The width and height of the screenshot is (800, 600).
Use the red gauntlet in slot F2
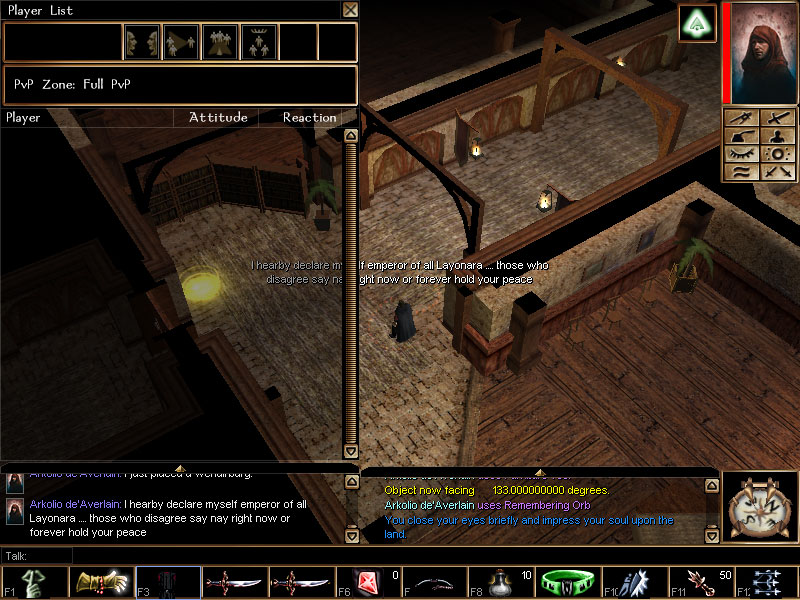pos(101,582)
